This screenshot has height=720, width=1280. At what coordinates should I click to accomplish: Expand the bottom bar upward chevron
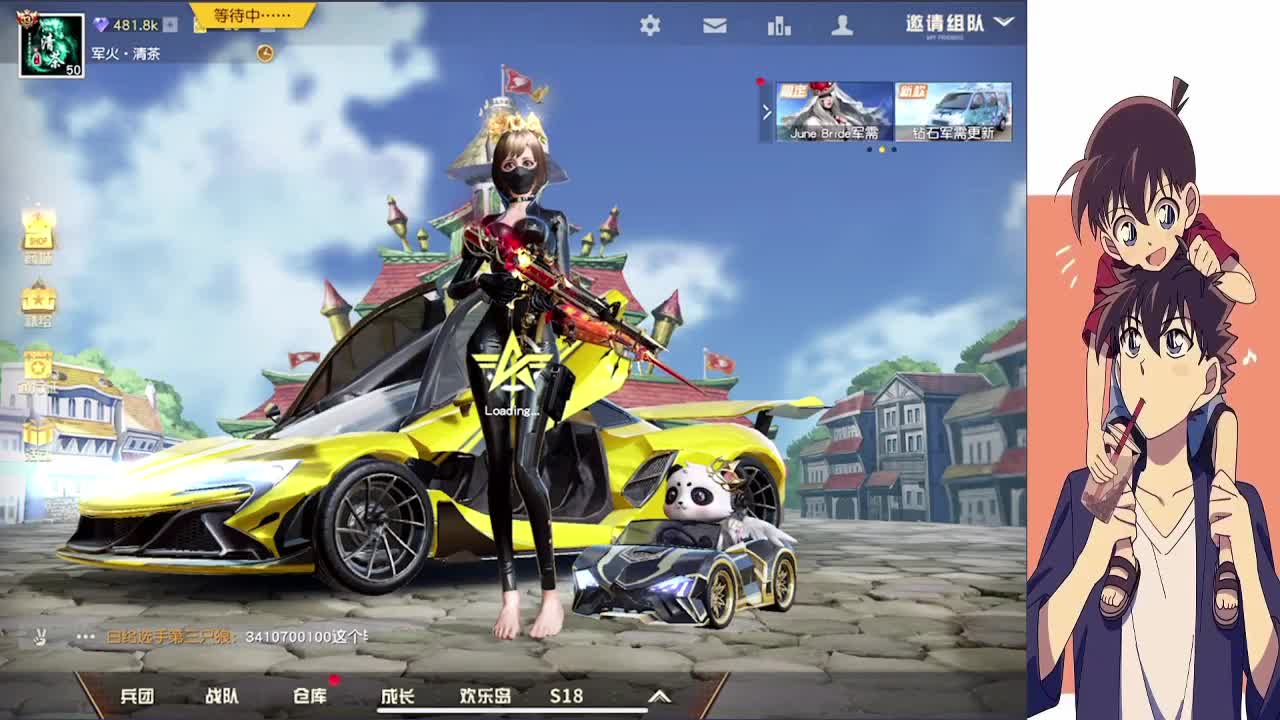coord(657,697)
